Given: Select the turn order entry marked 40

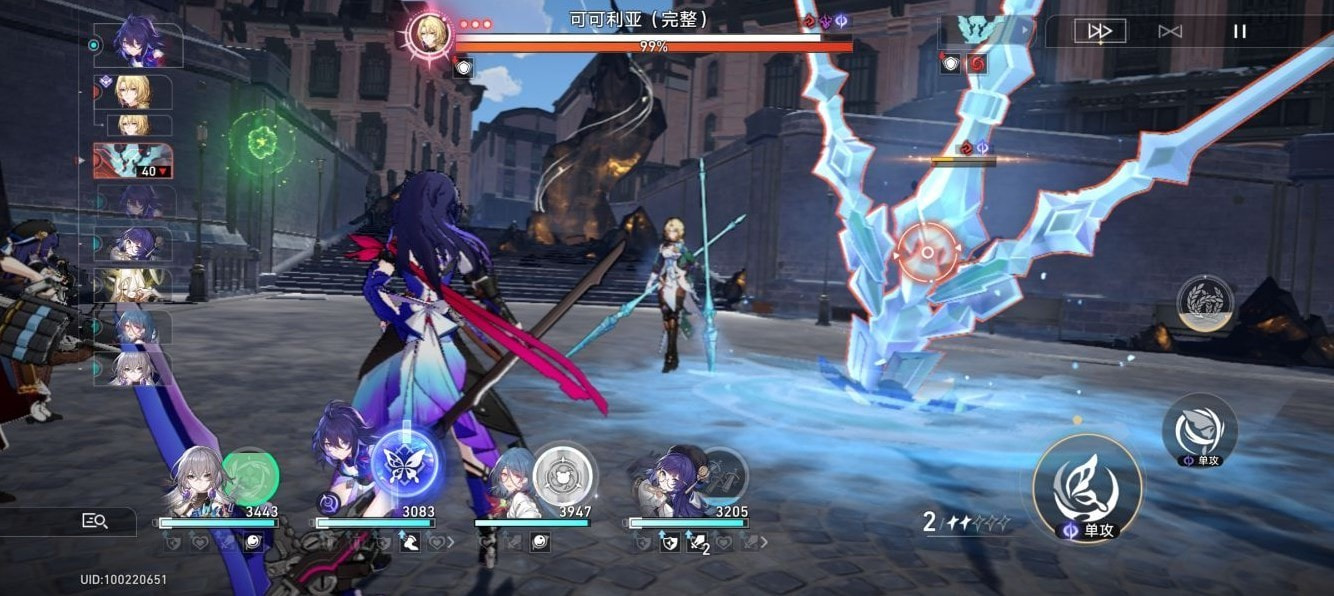Looking at the screenshot, I should (x=133, y=161).
